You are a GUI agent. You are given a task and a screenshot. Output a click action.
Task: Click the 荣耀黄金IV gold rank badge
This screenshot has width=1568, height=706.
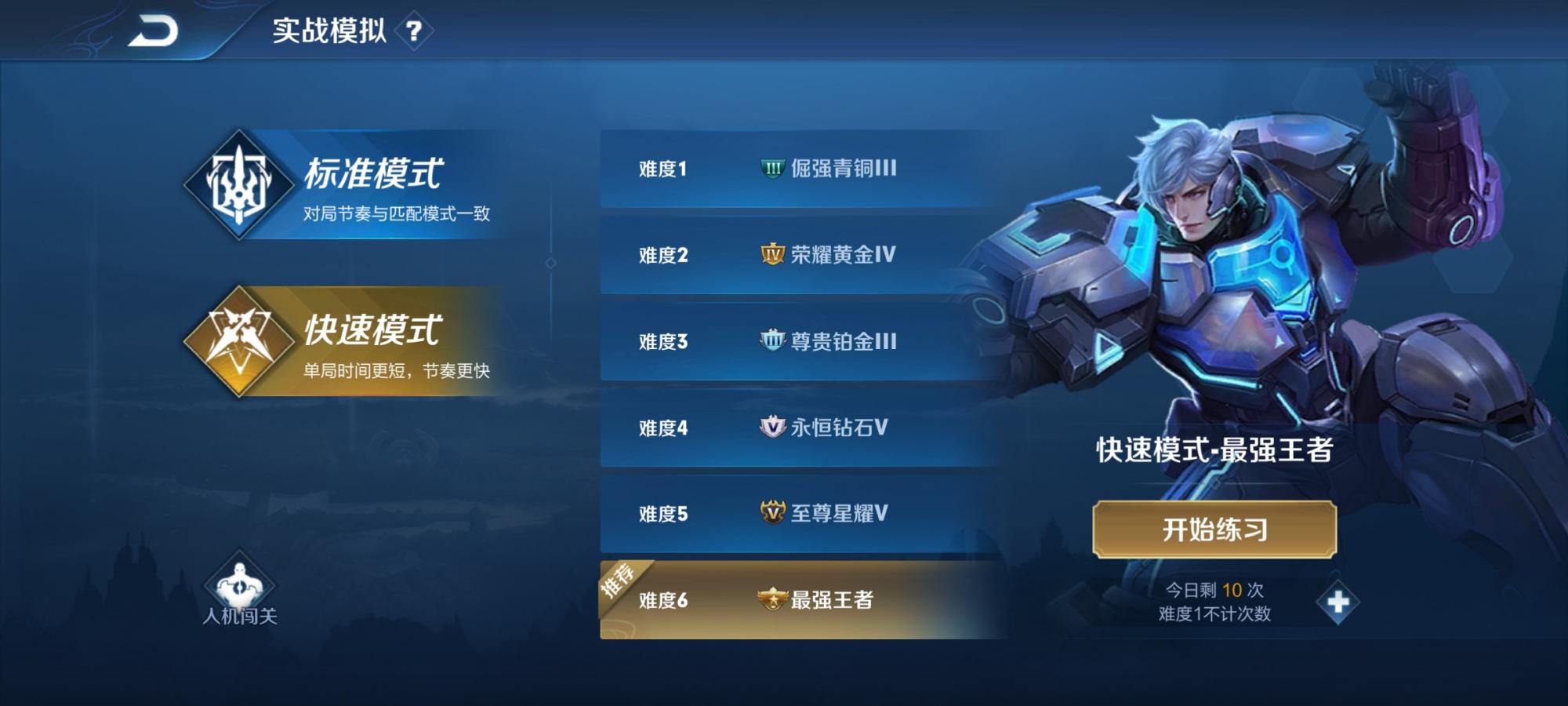[772, 255]
